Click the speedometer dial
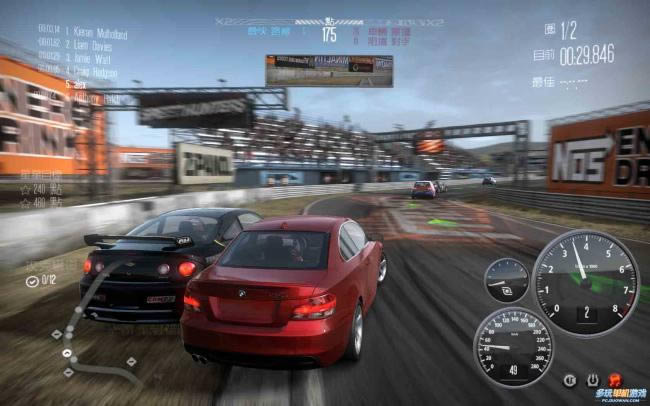This screenshot has width=650, height=406. coord(512,346)
